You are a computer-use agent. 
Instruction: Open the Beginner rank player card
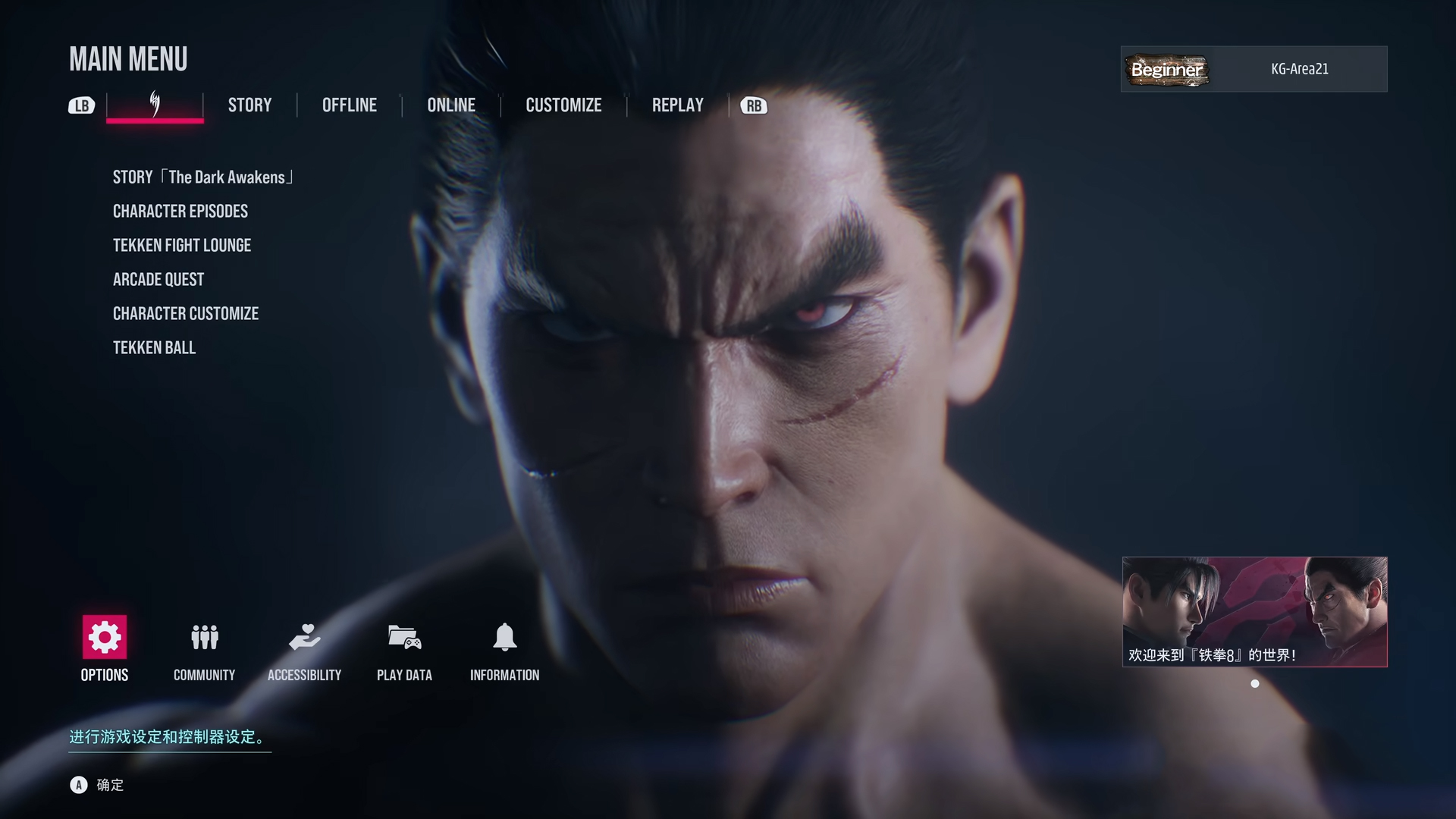click(1252, 69)
